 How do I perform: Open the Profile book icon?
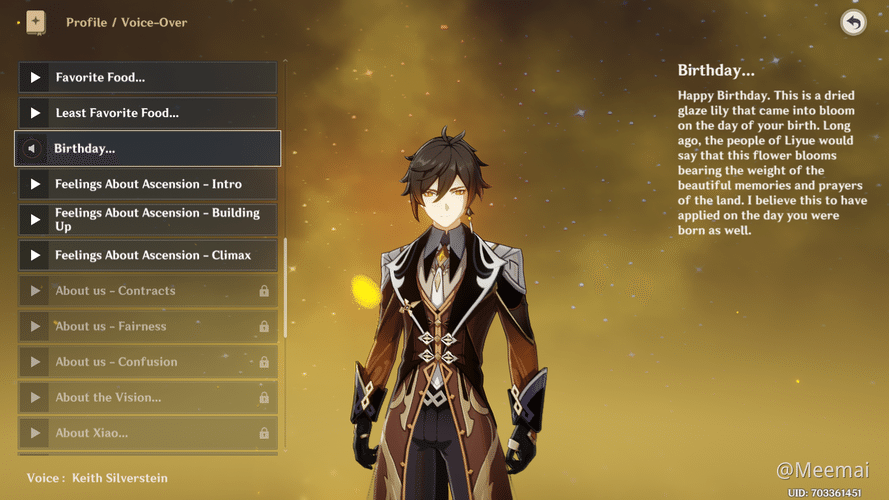click(x=36, y=22)
